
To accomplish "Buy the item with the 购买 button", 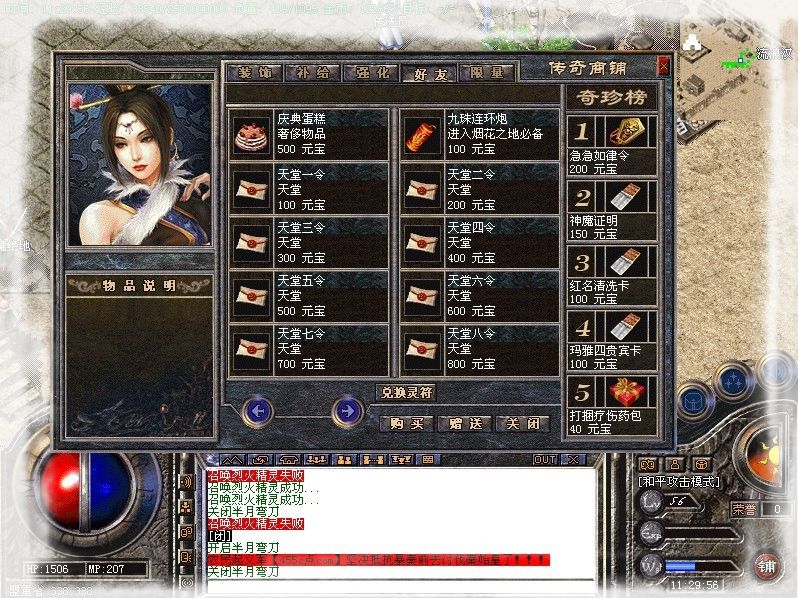I will (x=407, y=423).
